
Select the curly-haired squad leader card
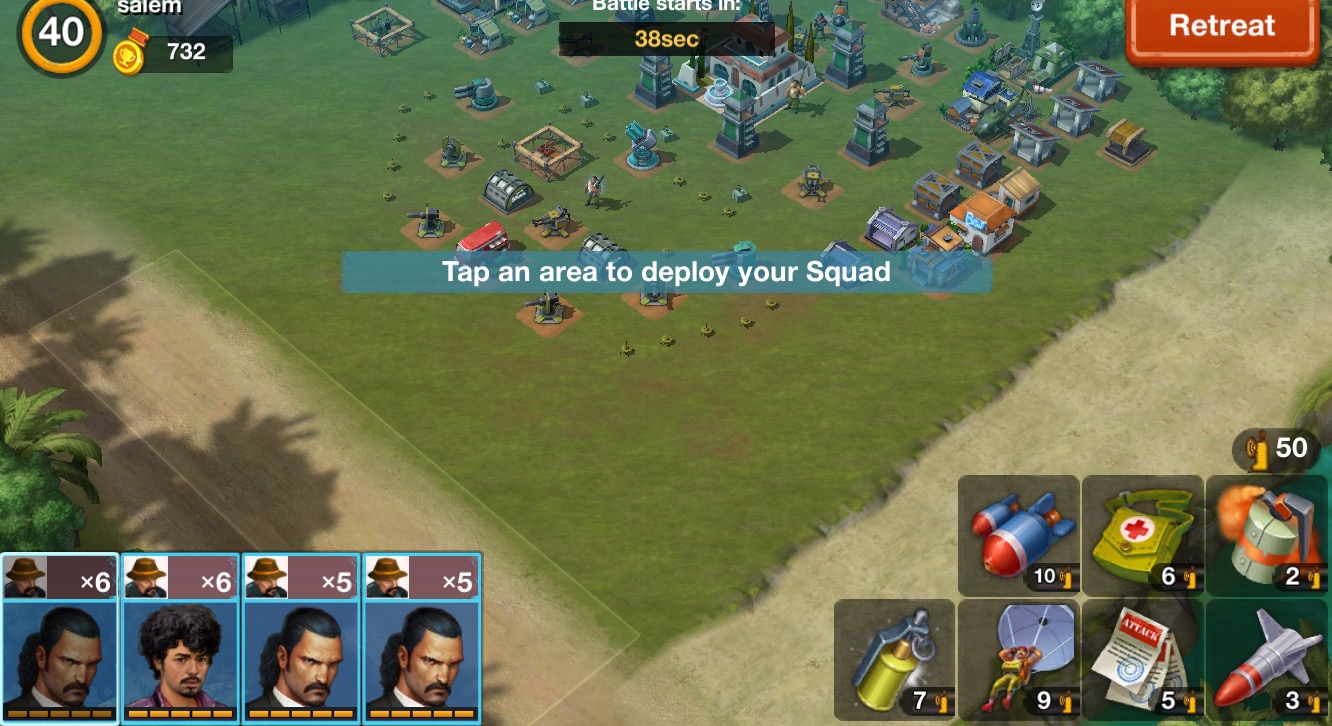pos(180,636)
